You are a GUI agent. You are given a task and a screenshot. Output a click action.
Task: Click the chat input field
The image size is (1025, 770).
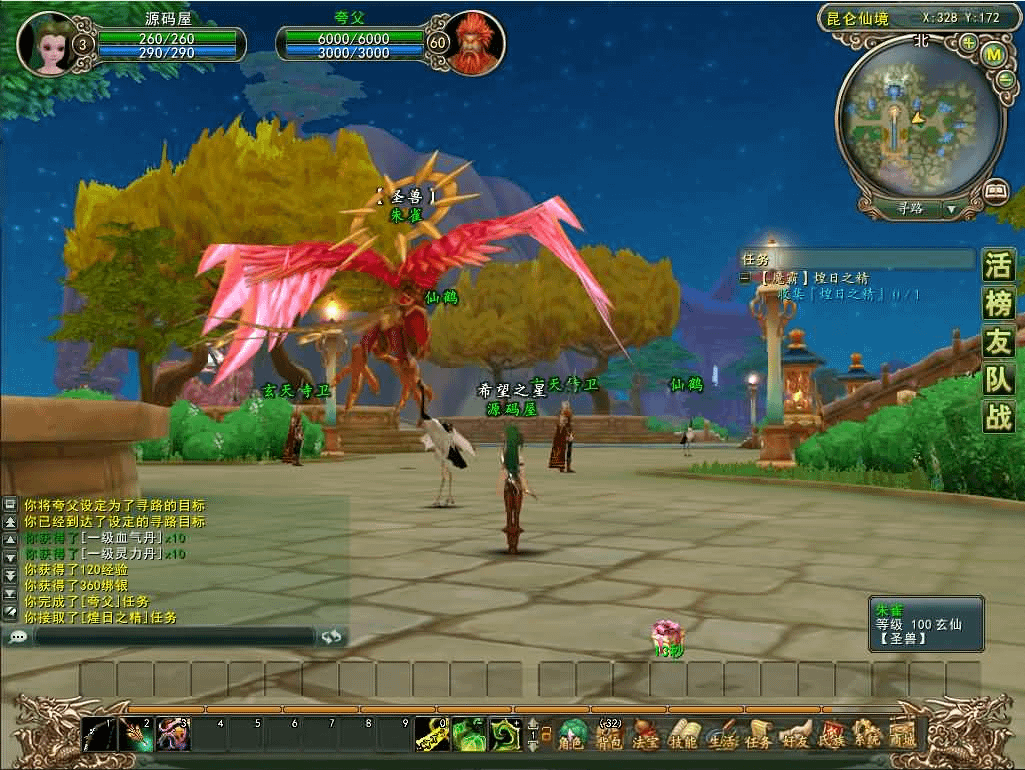pos(175,636)
